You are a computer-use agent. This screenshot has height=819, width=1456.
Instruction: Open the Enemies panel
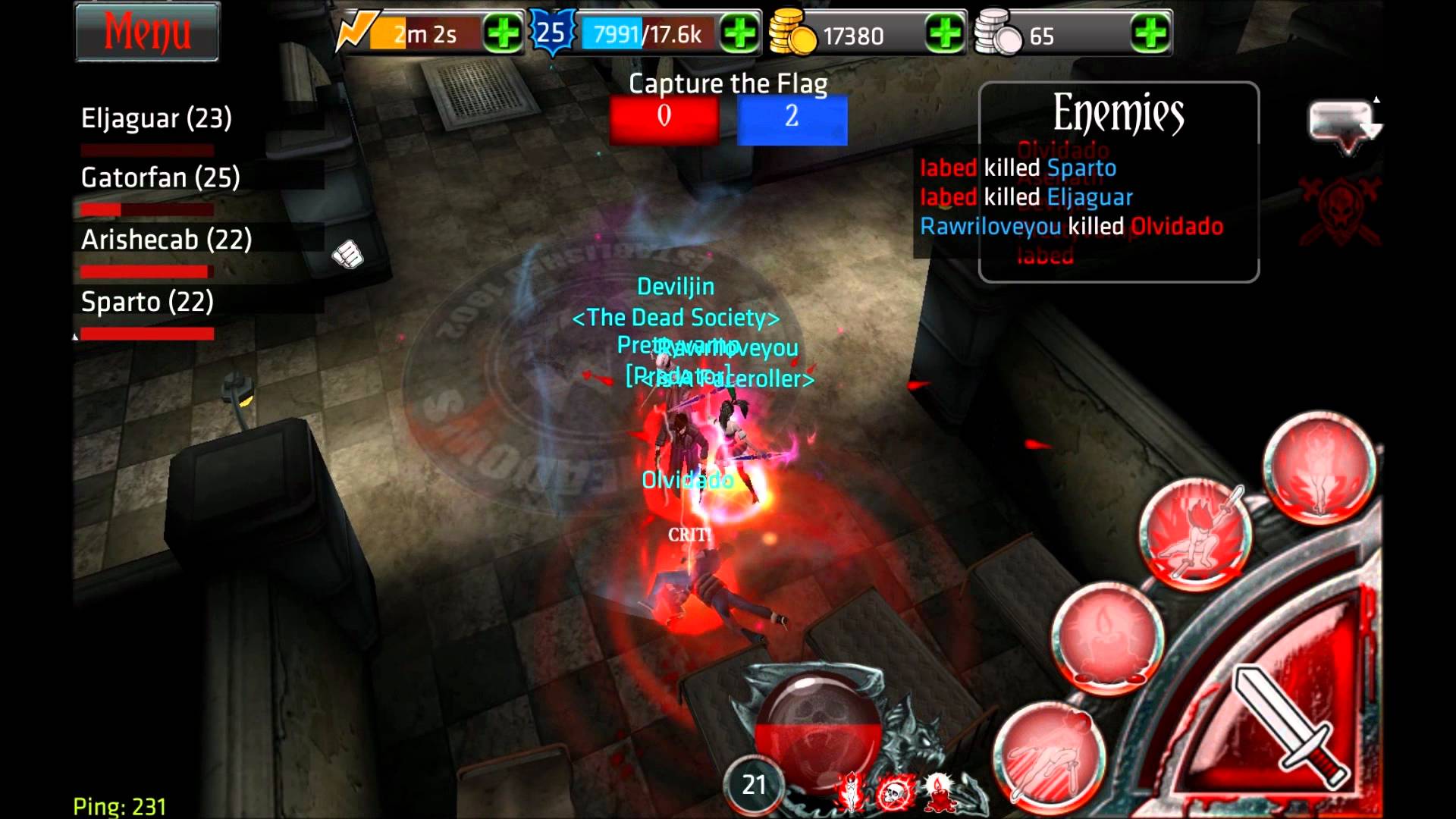point(1118,114)
